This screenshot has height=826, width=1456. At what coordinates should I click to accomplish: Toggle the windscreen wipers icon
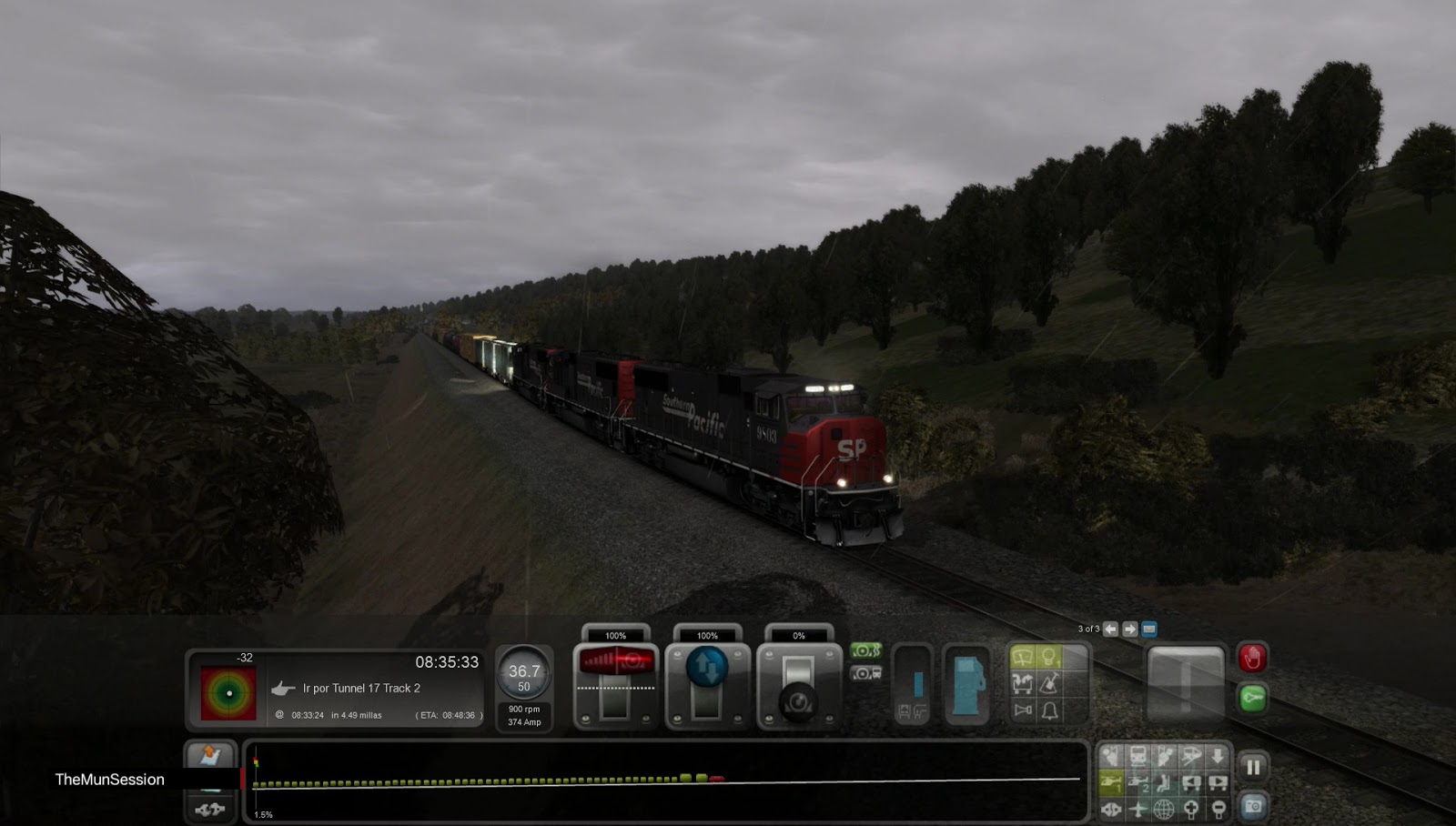point(1022,658)
